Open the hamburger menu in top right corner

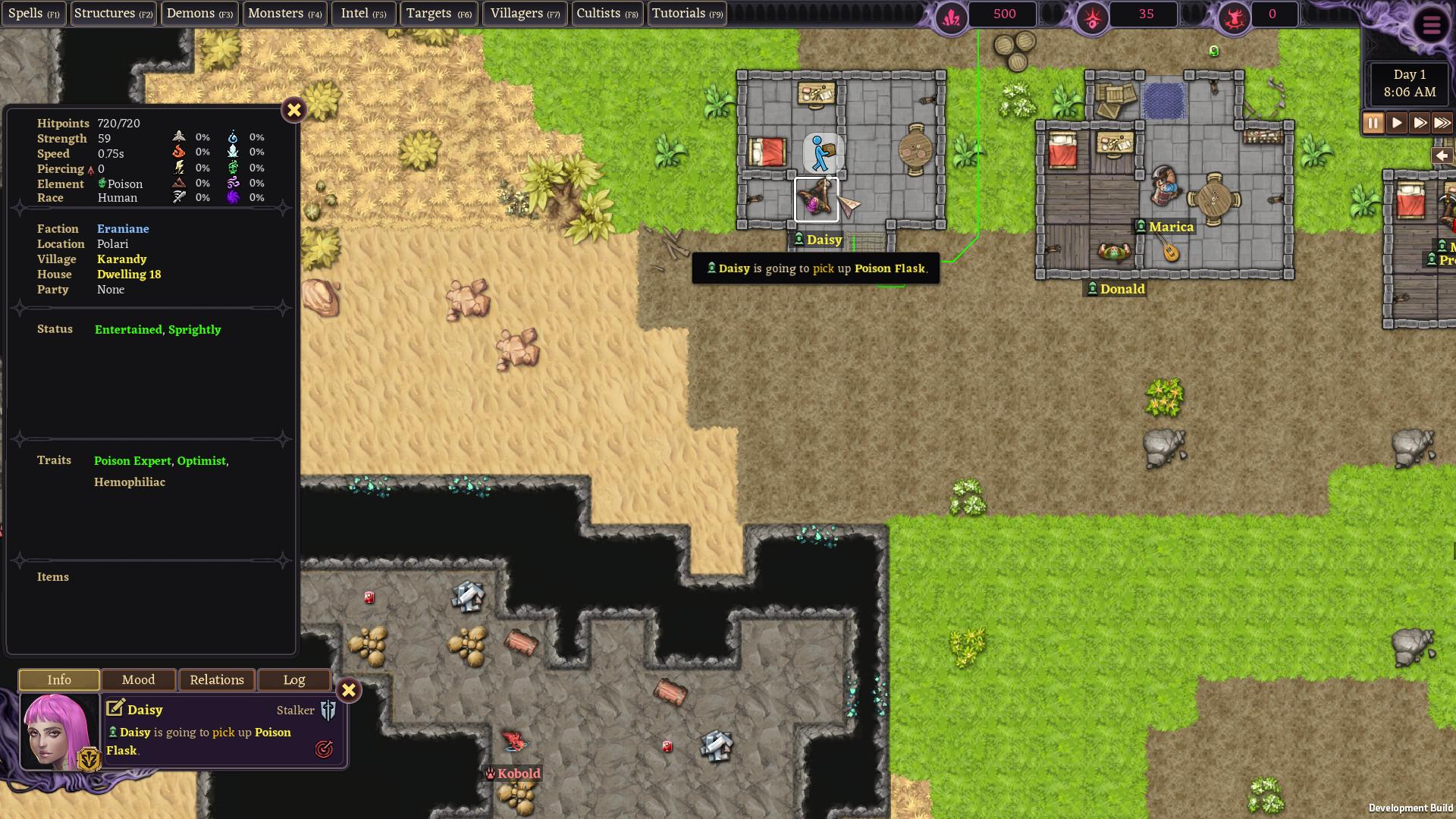1432,24
